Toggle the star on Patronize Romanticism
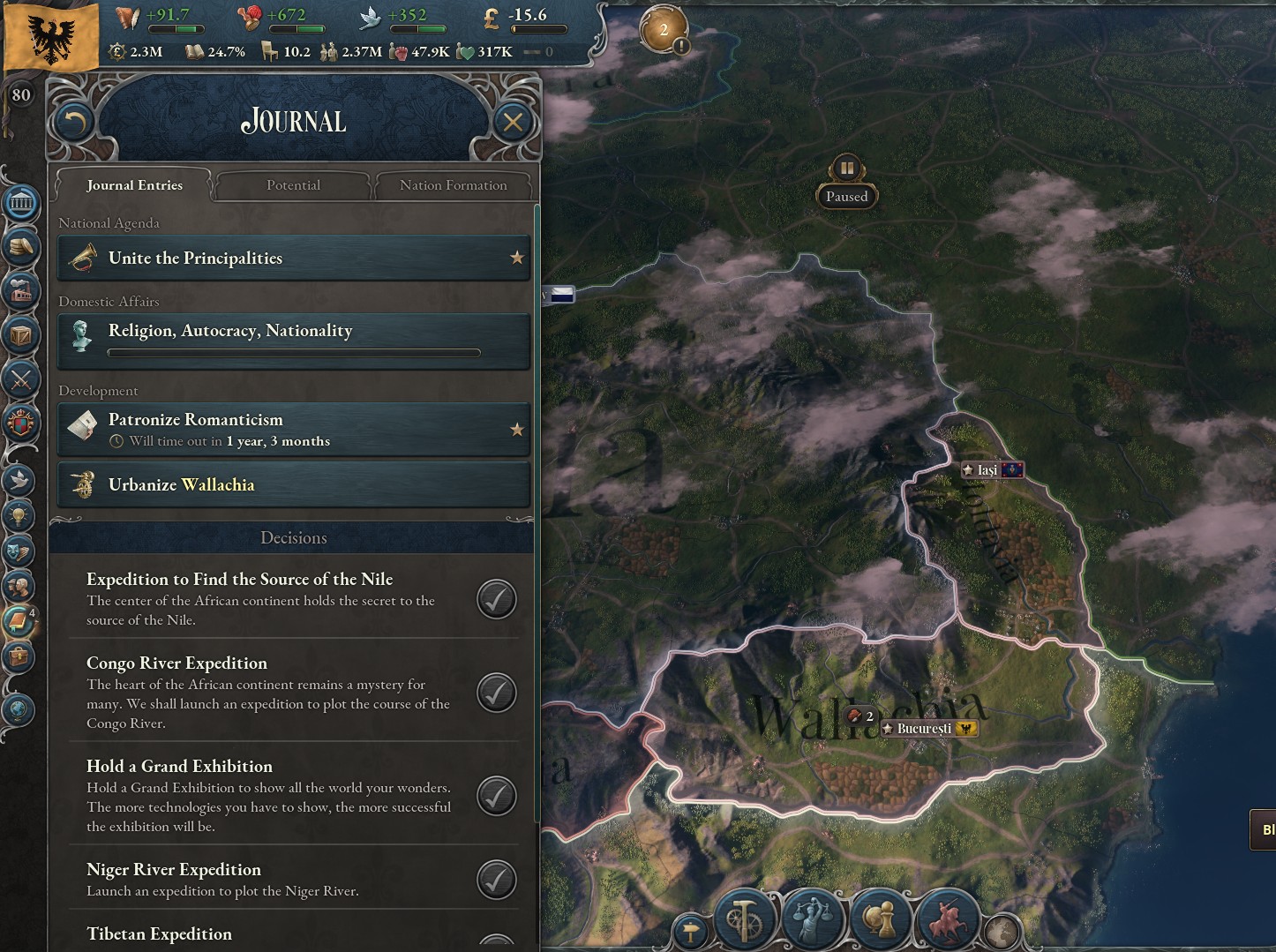 coord(517,429)
